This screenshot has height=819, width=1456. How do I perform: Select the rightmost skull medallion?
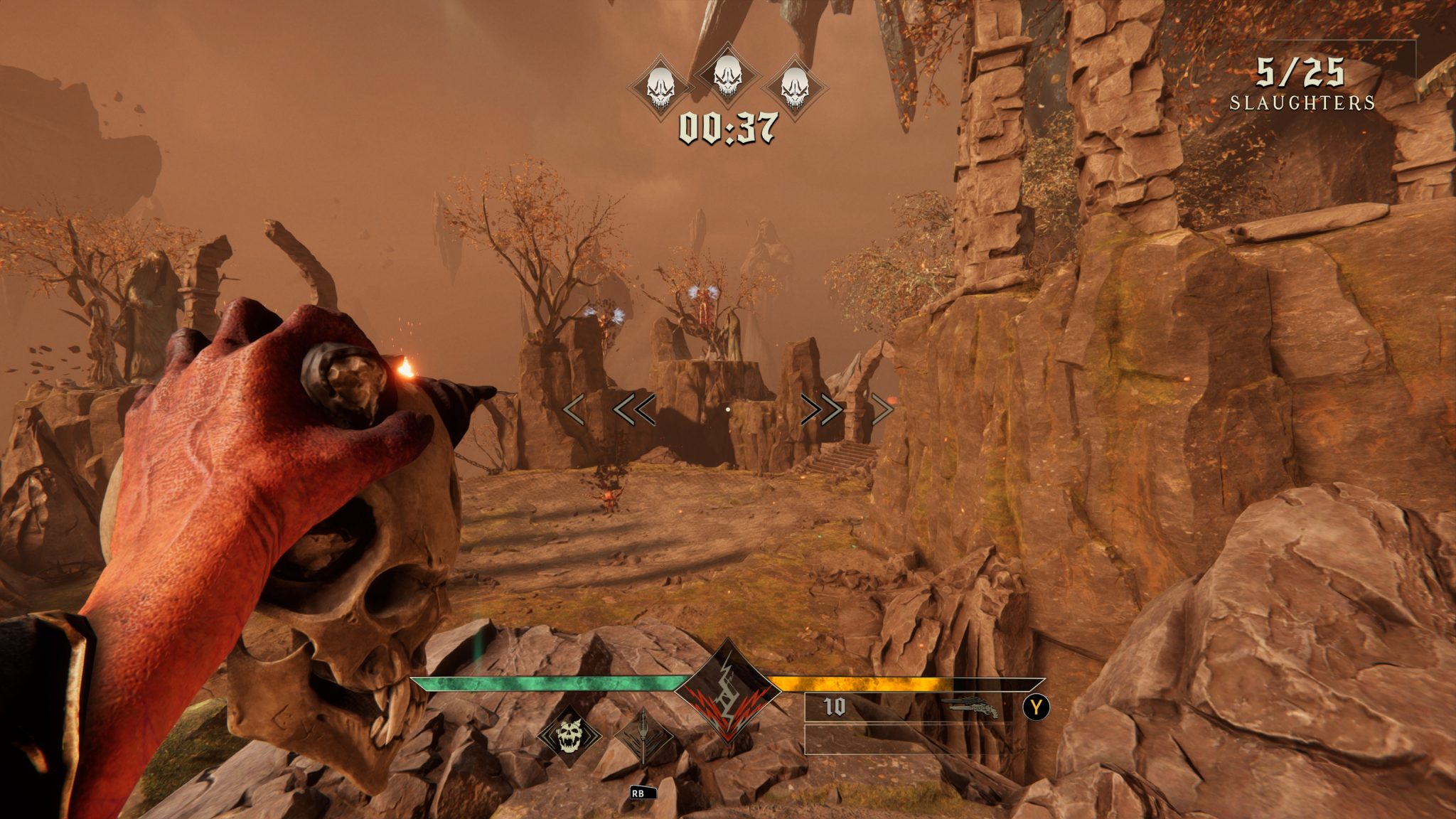coord(794,85)
